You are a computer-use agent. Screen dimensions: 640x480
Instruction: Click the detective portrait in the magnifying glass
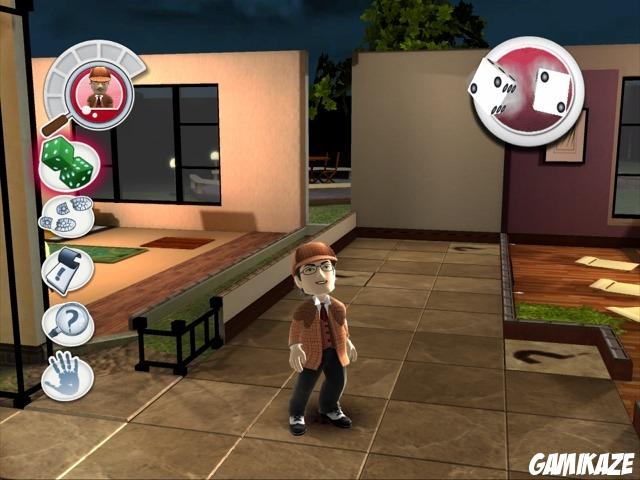pos(98,88)
